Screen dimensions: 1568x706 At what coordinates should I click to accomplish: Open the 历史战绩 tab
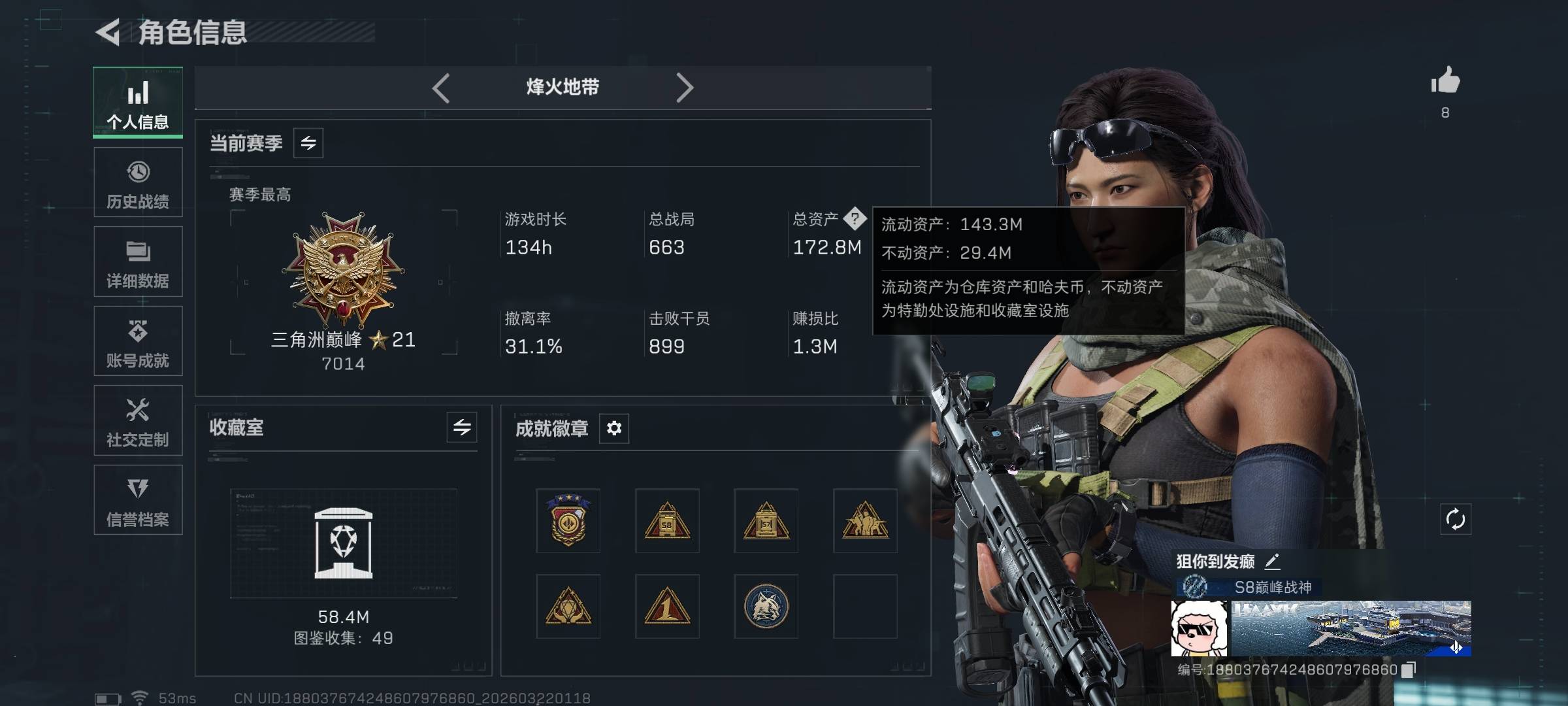[138, 182]
